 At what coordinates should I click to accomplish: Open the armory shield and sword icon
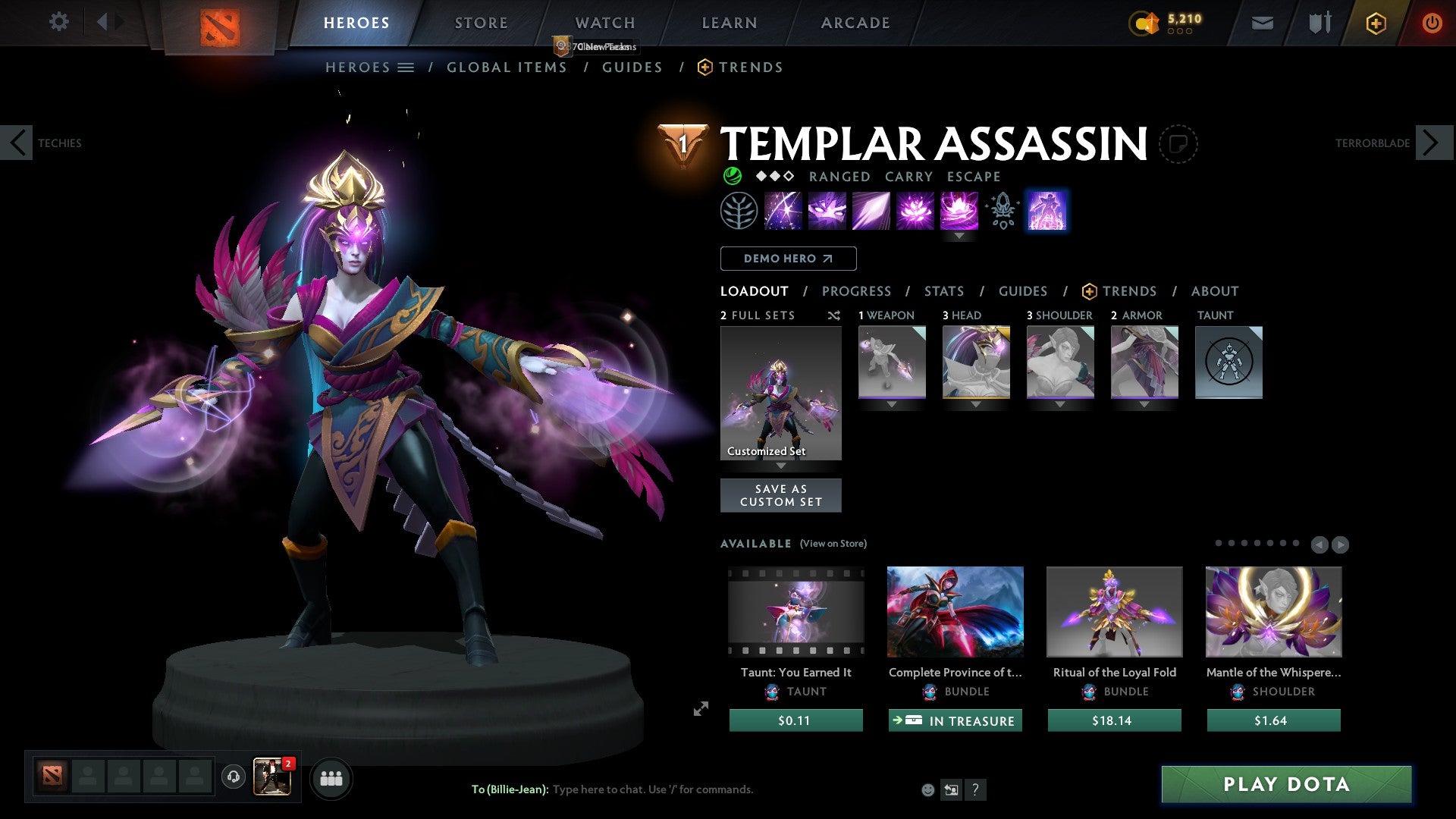pyautogui.click(x=1319, y=23)
